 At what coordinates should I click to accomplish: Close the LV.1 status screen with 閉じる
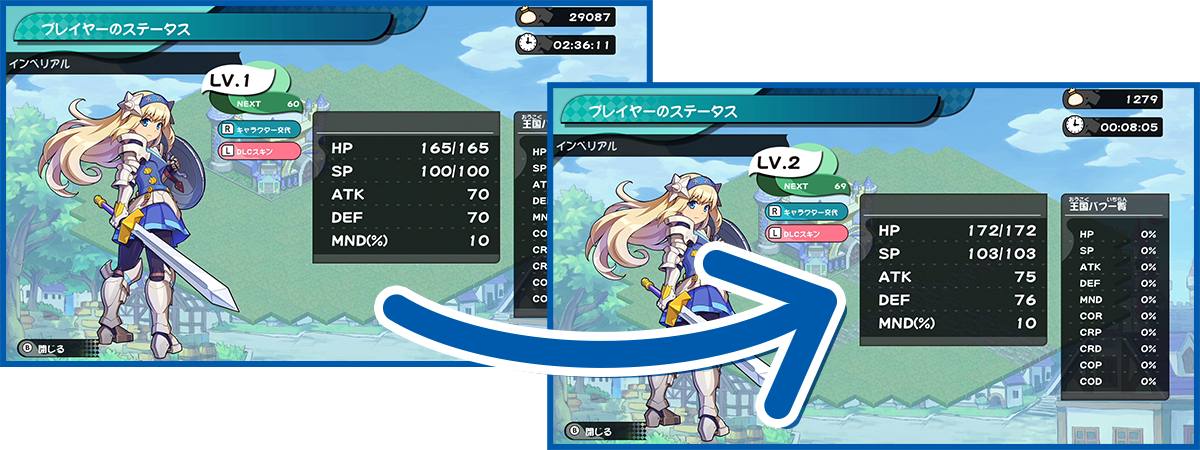point(45,350)
